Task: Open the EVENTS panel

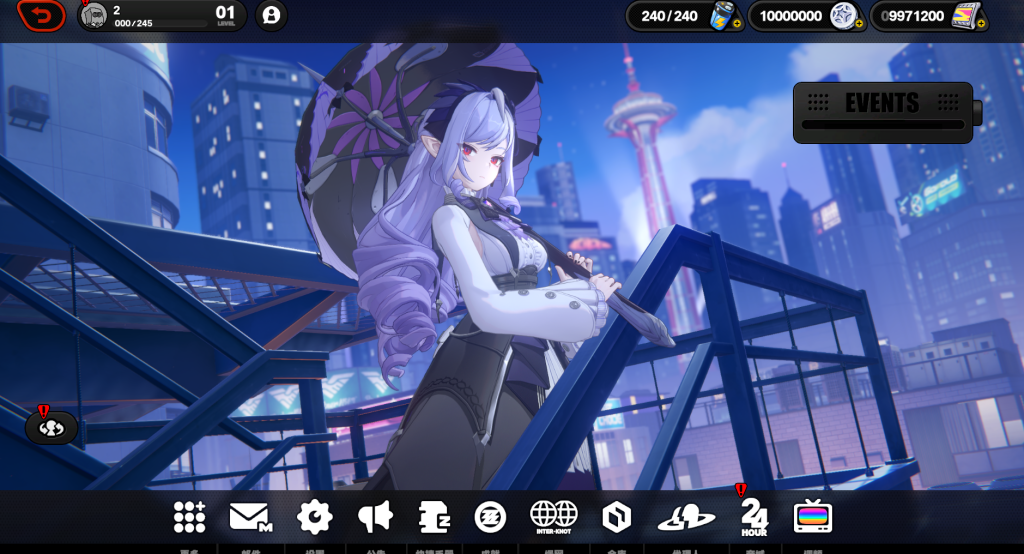Action: pos(882,111)
